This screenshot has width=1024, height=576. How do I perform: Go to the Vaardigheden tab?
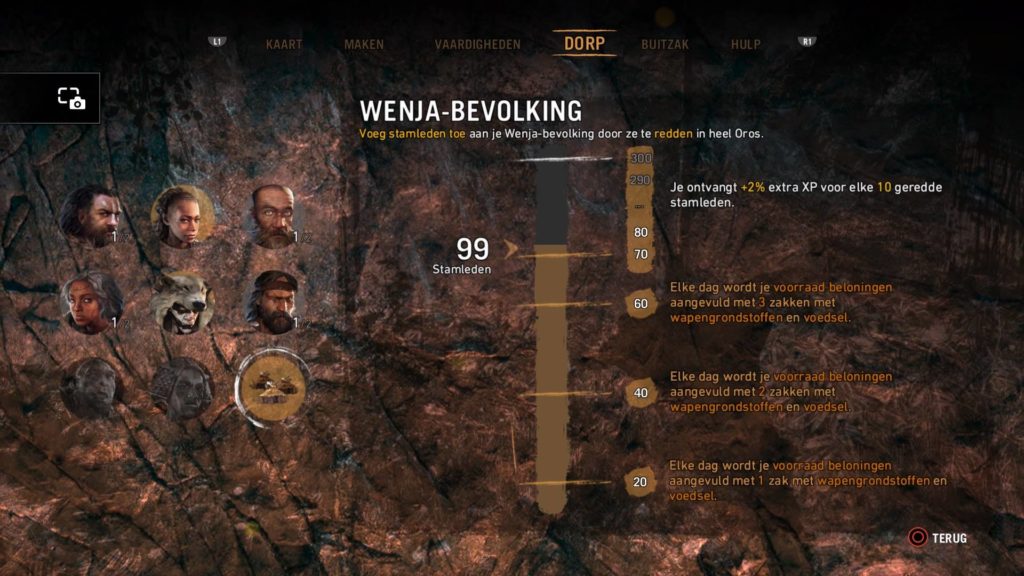pyautogui.click(x=477, y=44)
